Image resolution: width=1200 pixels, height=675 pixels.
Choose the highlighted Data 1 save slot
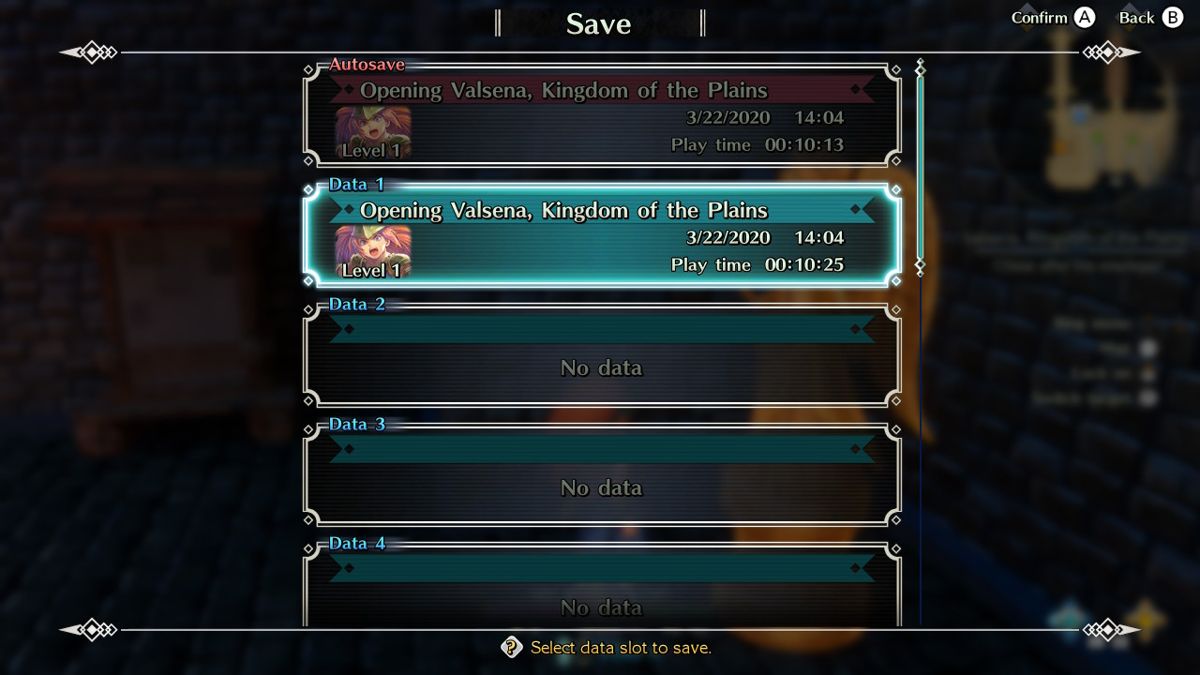(x=602, y=237)
